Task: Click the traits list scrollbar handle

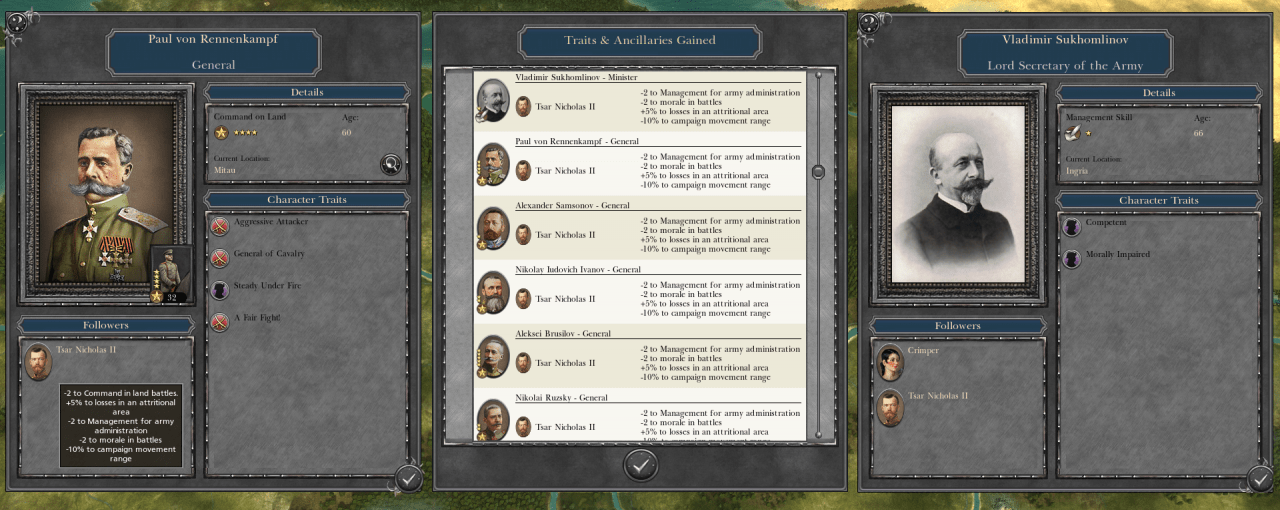Action: 818,172
